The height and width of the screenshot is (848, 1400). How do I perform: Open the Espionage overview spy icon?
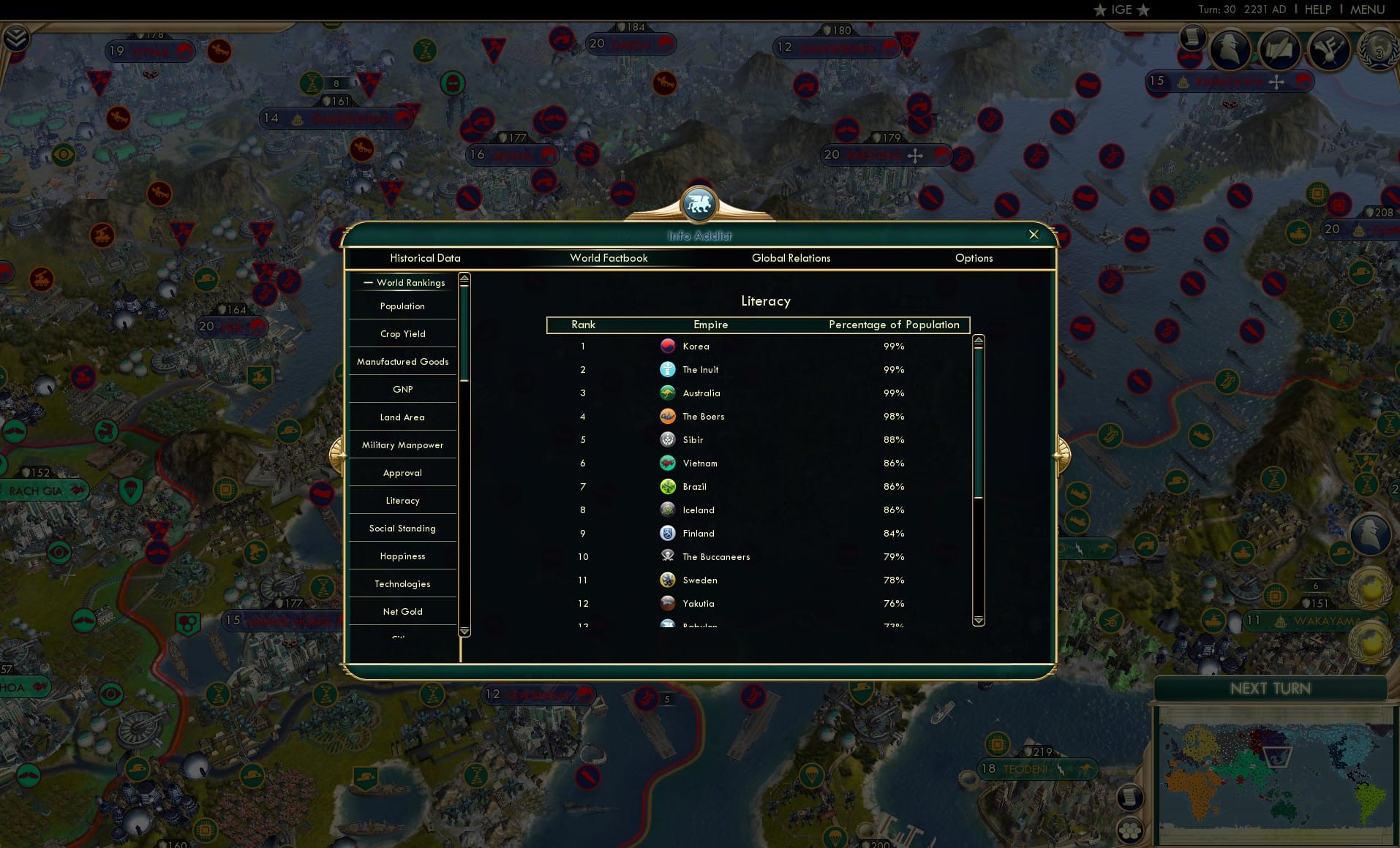coord(1231,48)
